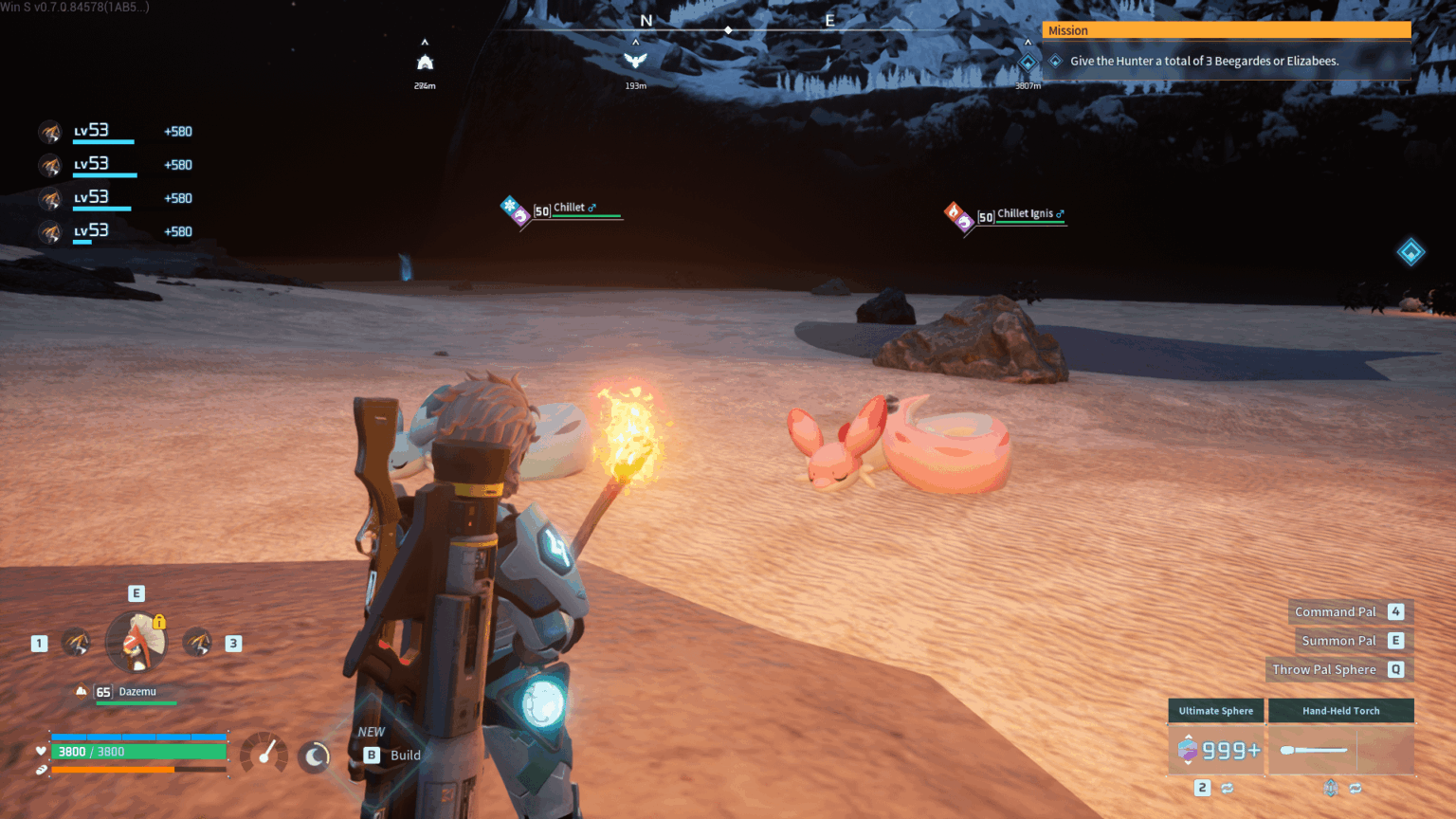Select the active pal Dazemu portrait

tap(136, 642)
